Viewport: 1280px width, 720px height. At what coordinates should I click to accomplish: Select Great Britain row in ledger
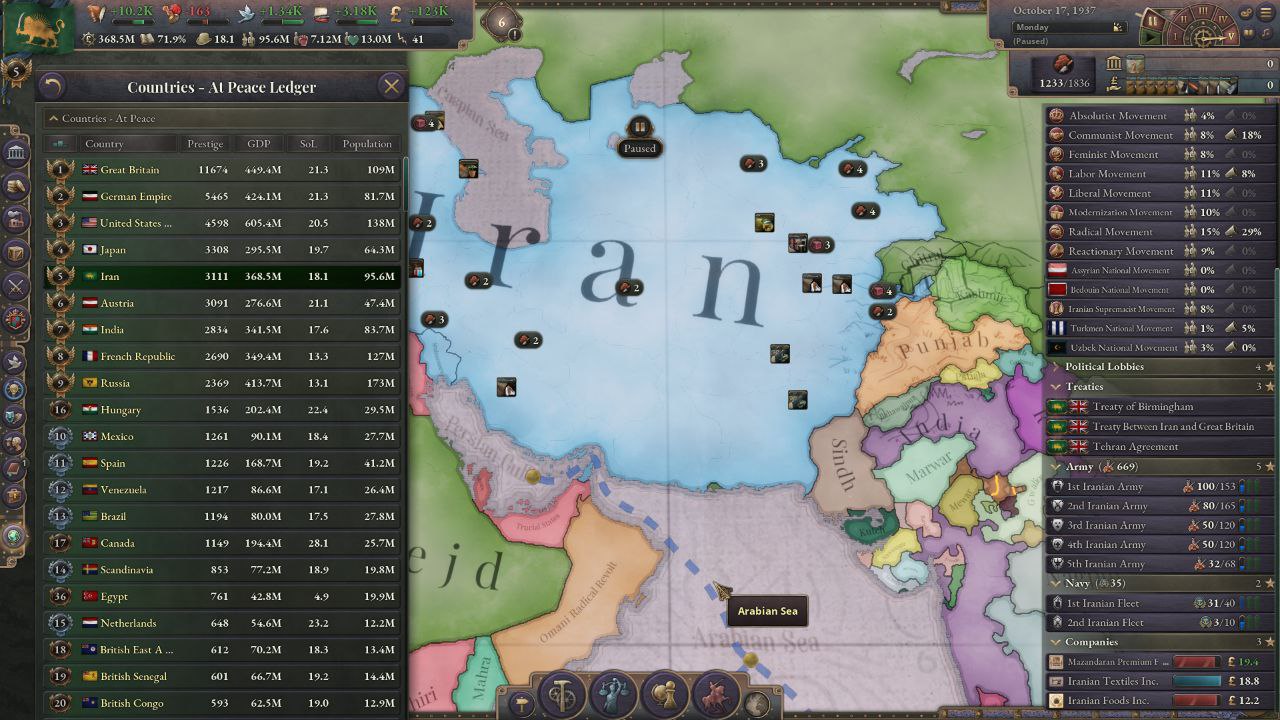click(x=222, y=170)
